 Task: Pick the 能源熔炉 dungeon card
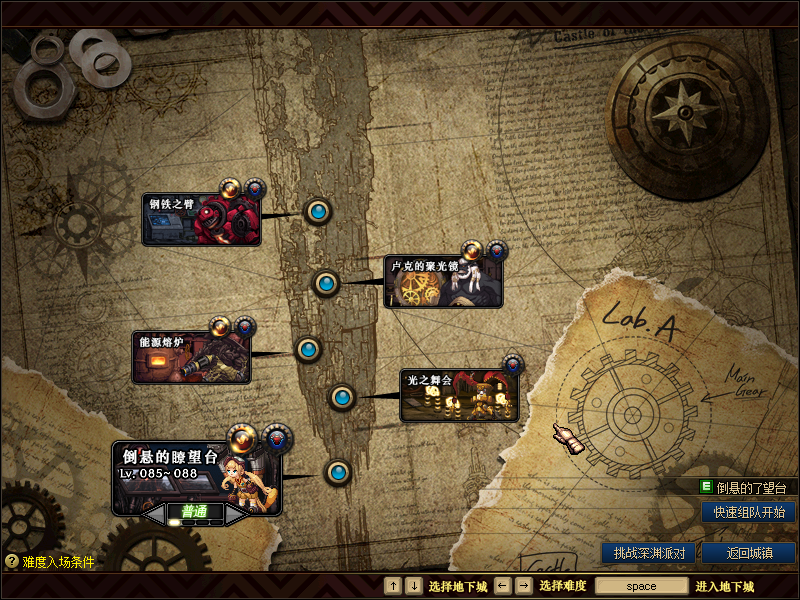(x=191, y=358)
